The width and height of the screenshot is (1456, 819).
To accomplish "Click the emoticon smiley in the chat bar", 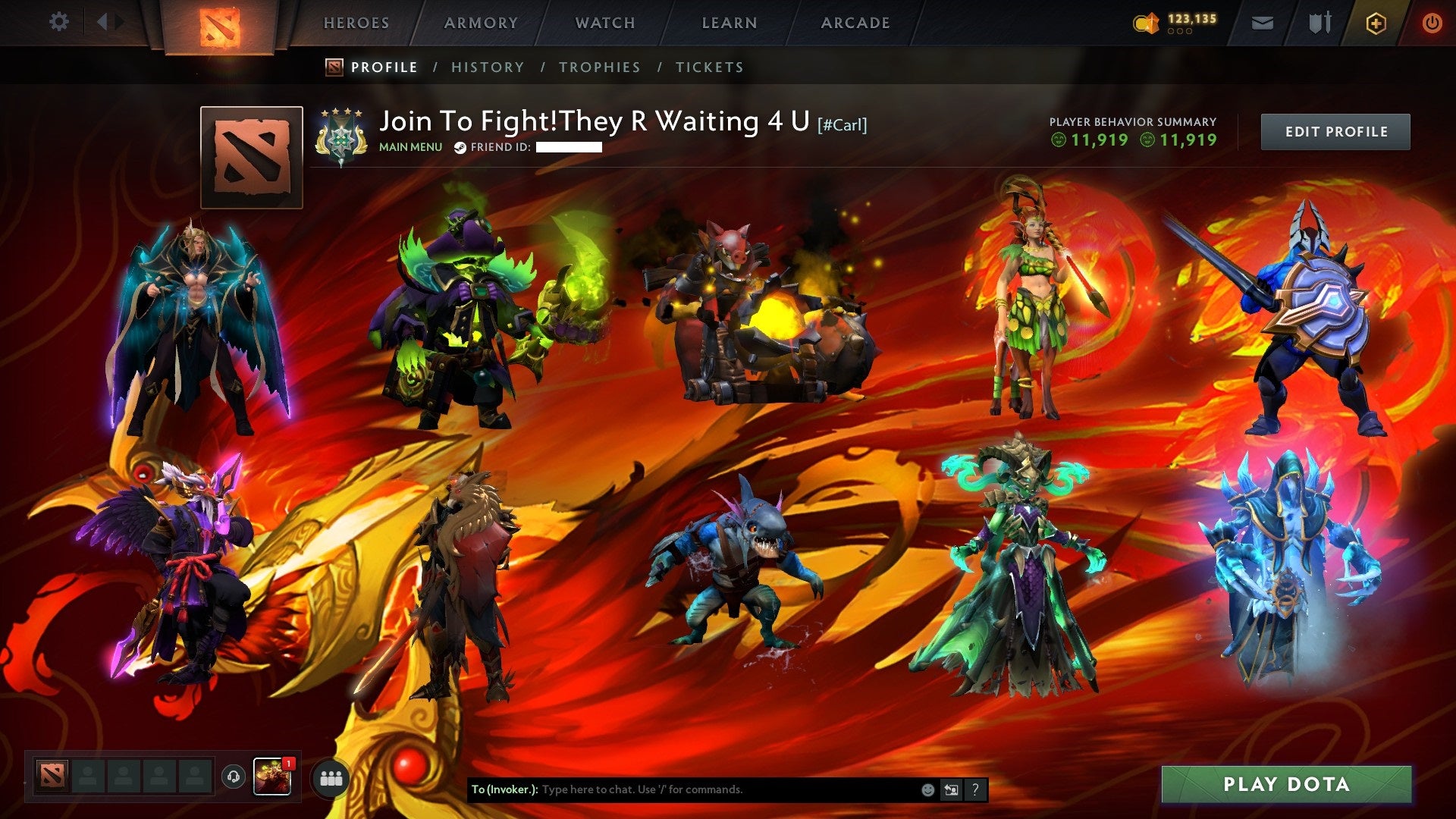I will (x=927, y=789).
